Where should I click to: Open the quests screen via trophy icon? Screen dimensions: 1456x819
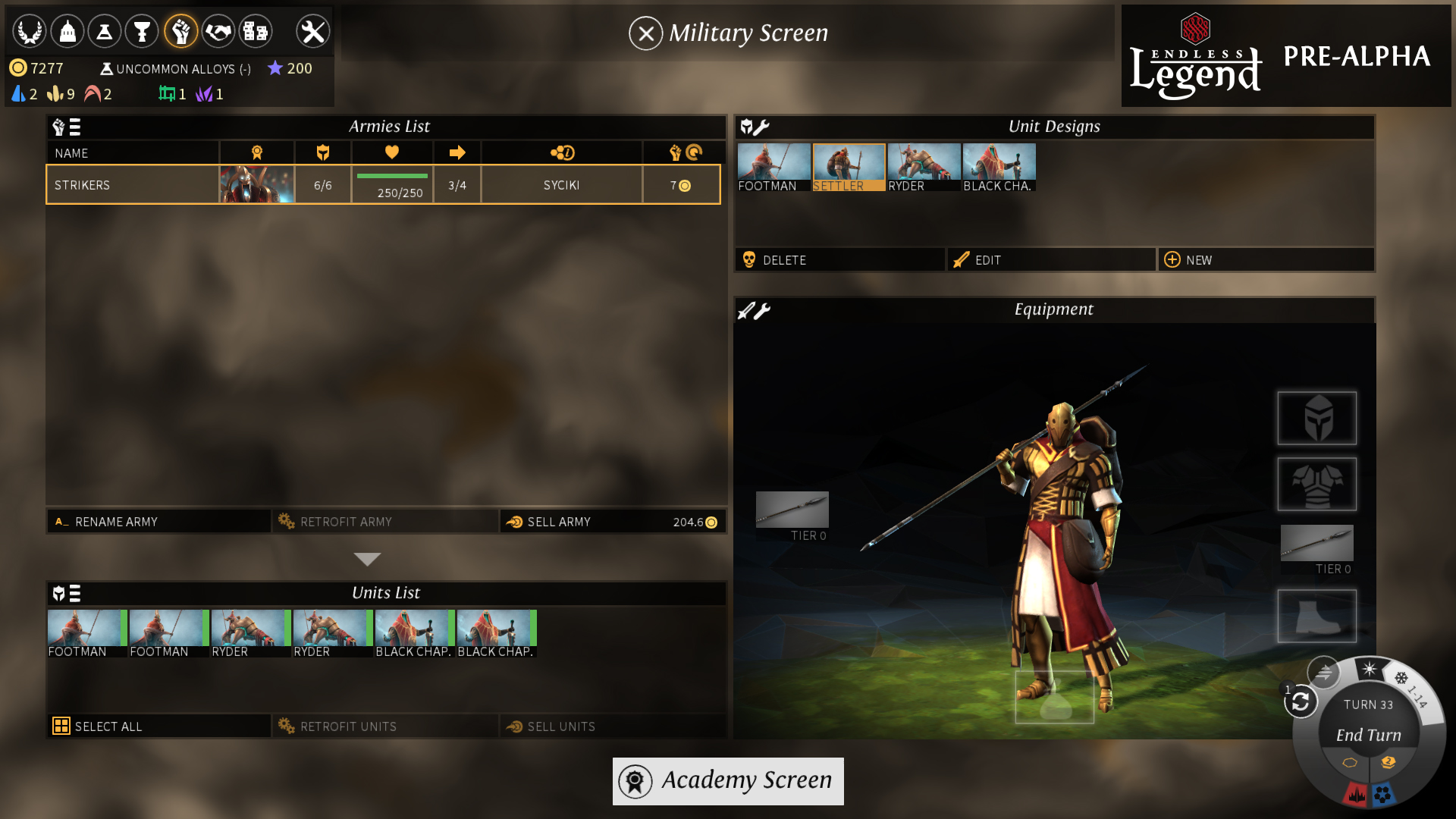(x=143, y=31)
